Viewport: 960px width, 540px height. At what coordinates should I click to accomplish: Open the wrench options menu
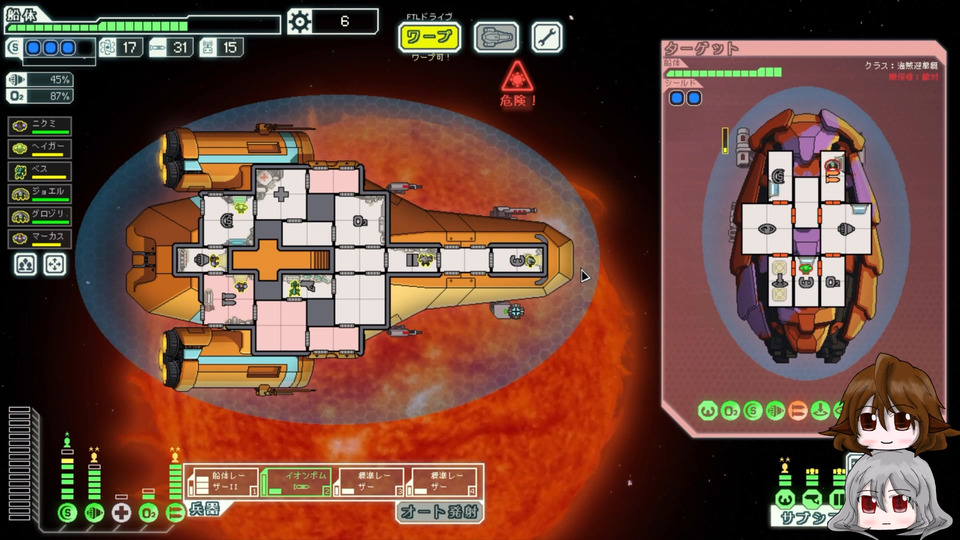tap(546, 38)
